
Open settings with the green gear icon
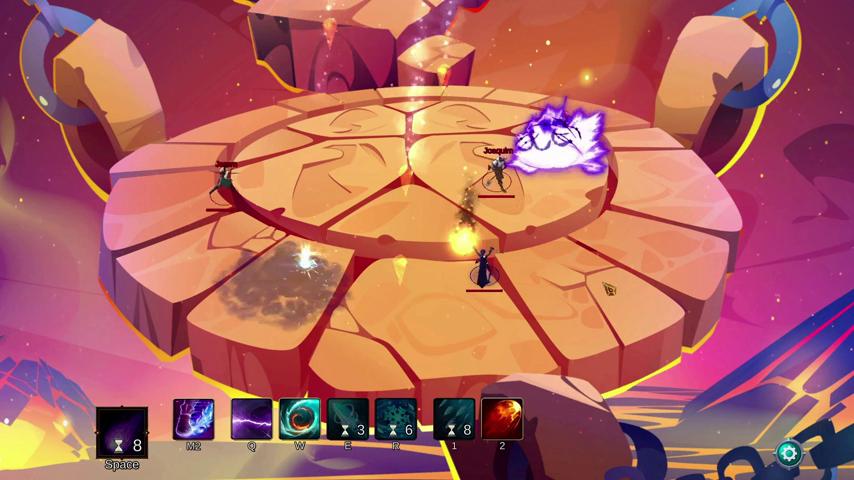coord(788,453)
